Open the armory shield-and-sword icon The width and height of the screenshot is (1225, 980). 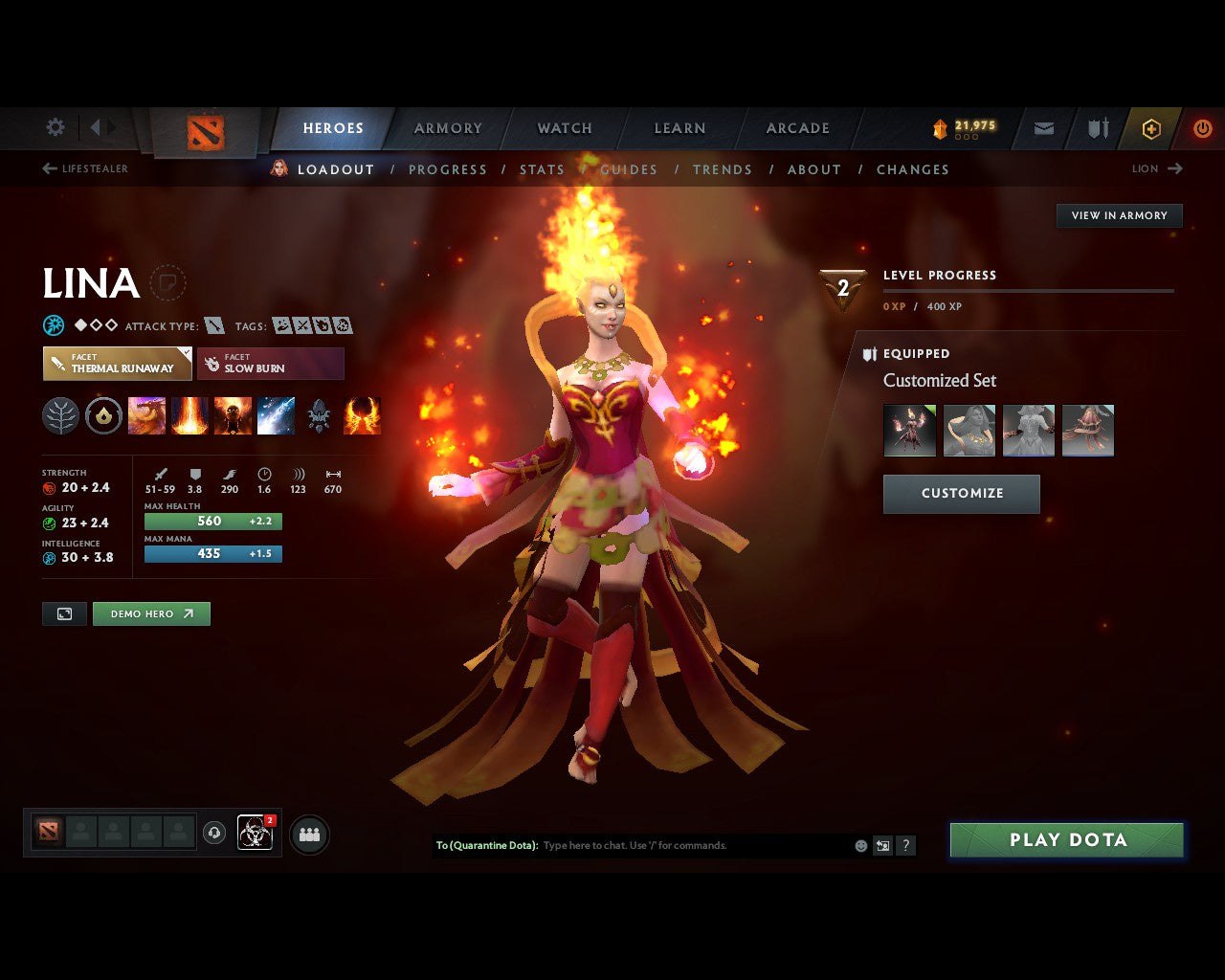[x=1096, y=127]
